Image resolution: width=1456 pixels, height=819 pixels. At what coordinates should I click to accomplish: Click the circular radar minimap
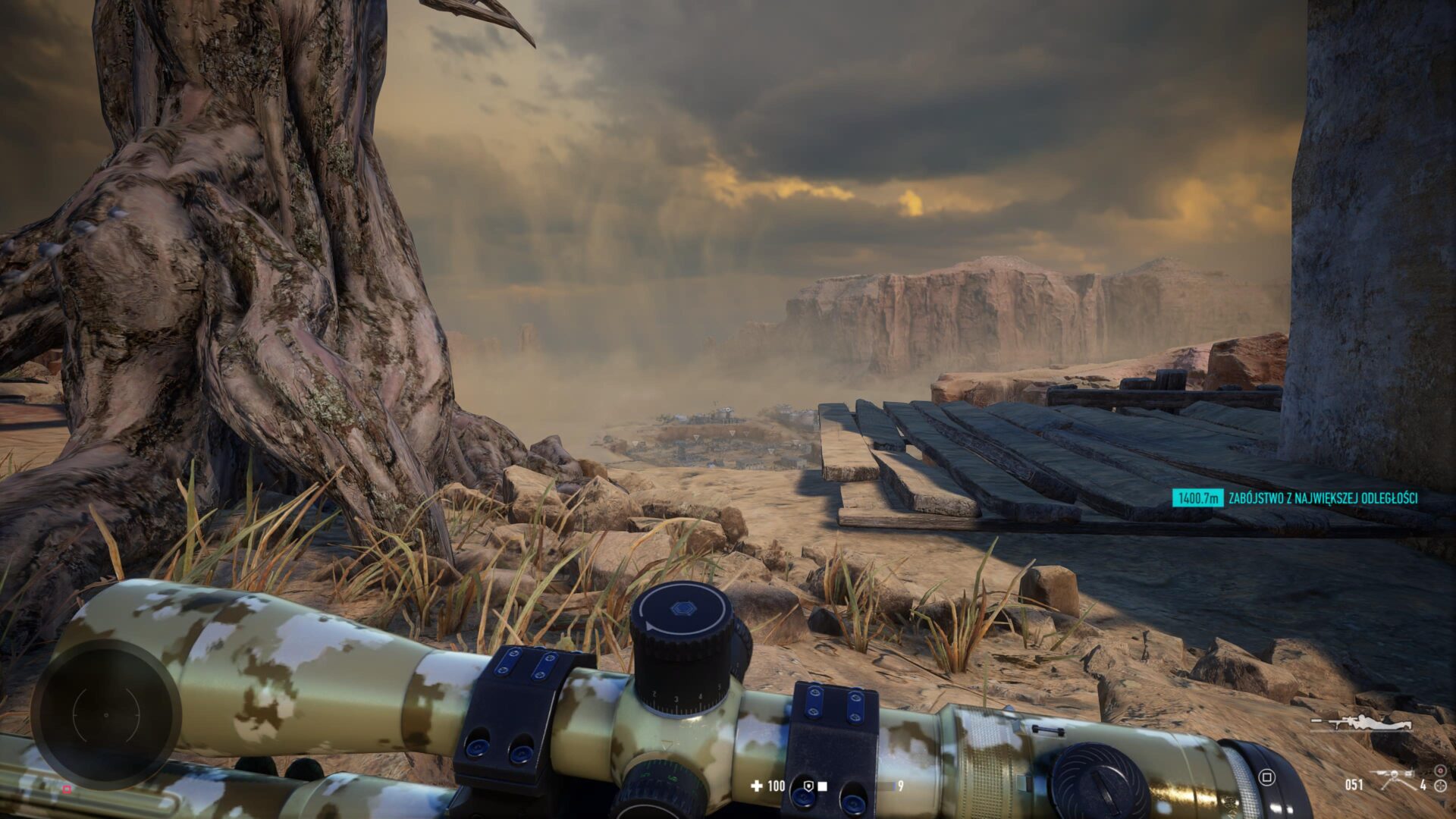point(106,714)
